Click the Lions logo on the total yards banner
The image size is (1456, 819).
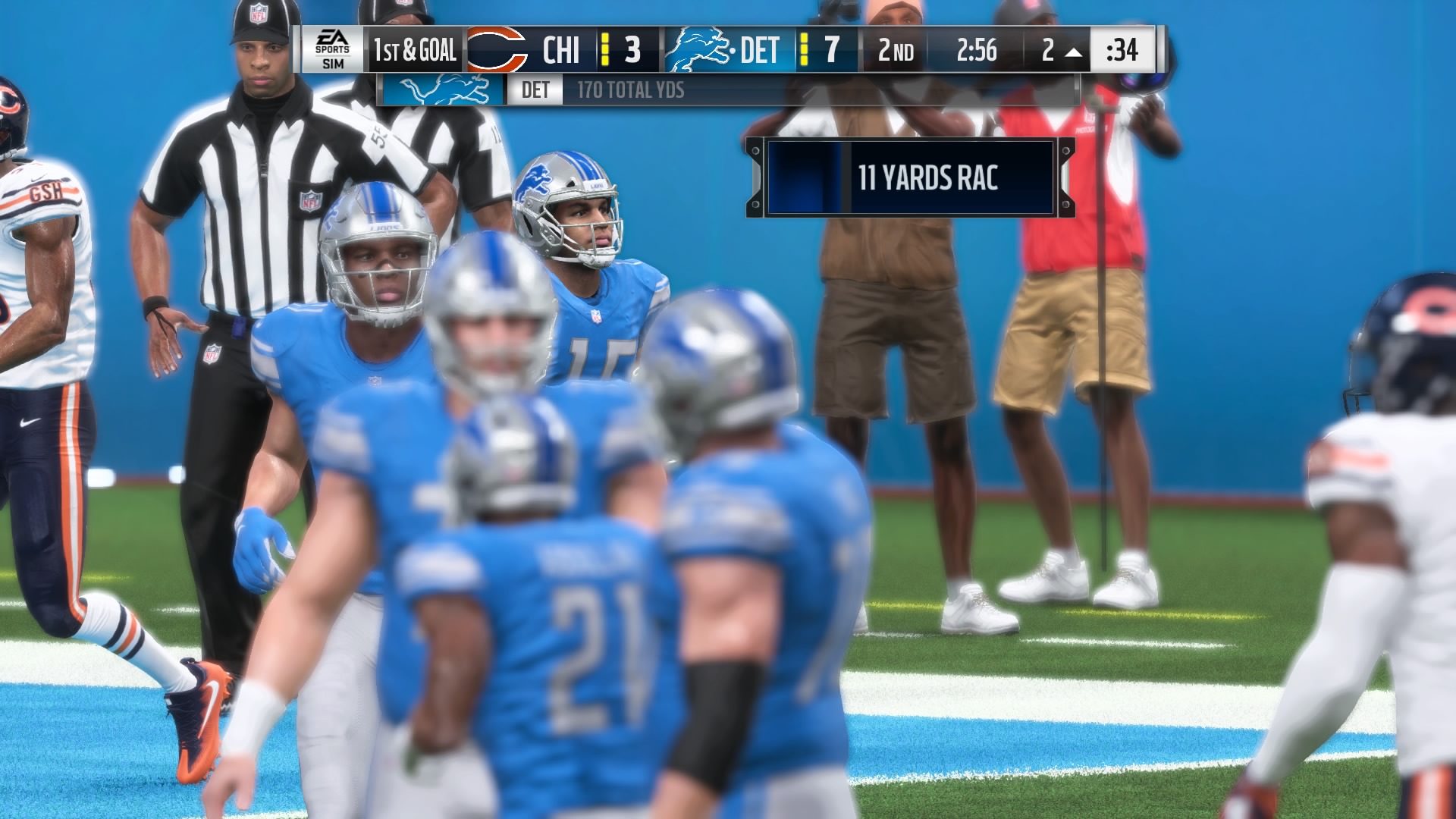444,90
